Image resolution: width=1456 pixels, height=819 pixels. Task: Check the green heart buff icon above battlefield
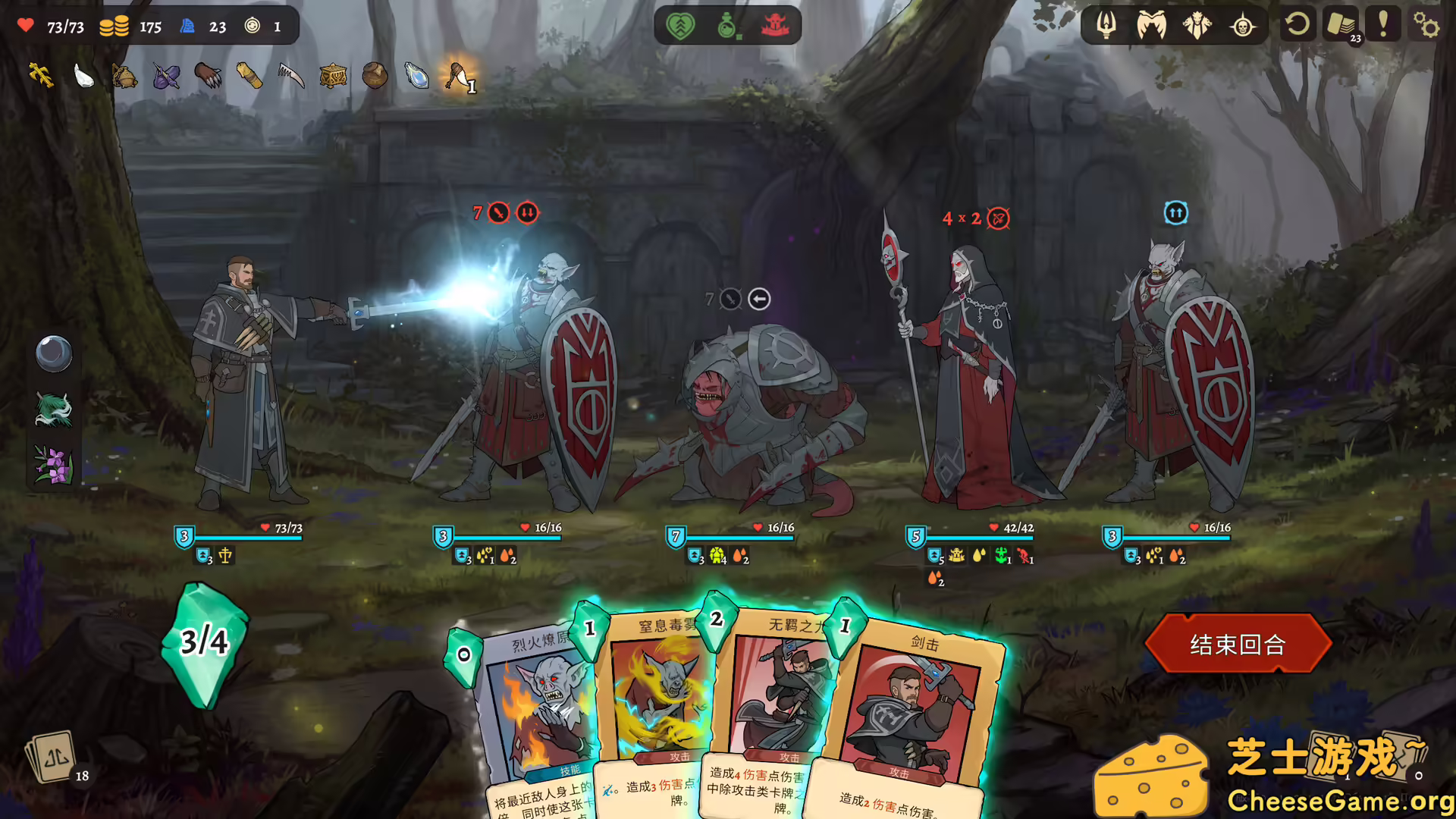coord(681,25)
